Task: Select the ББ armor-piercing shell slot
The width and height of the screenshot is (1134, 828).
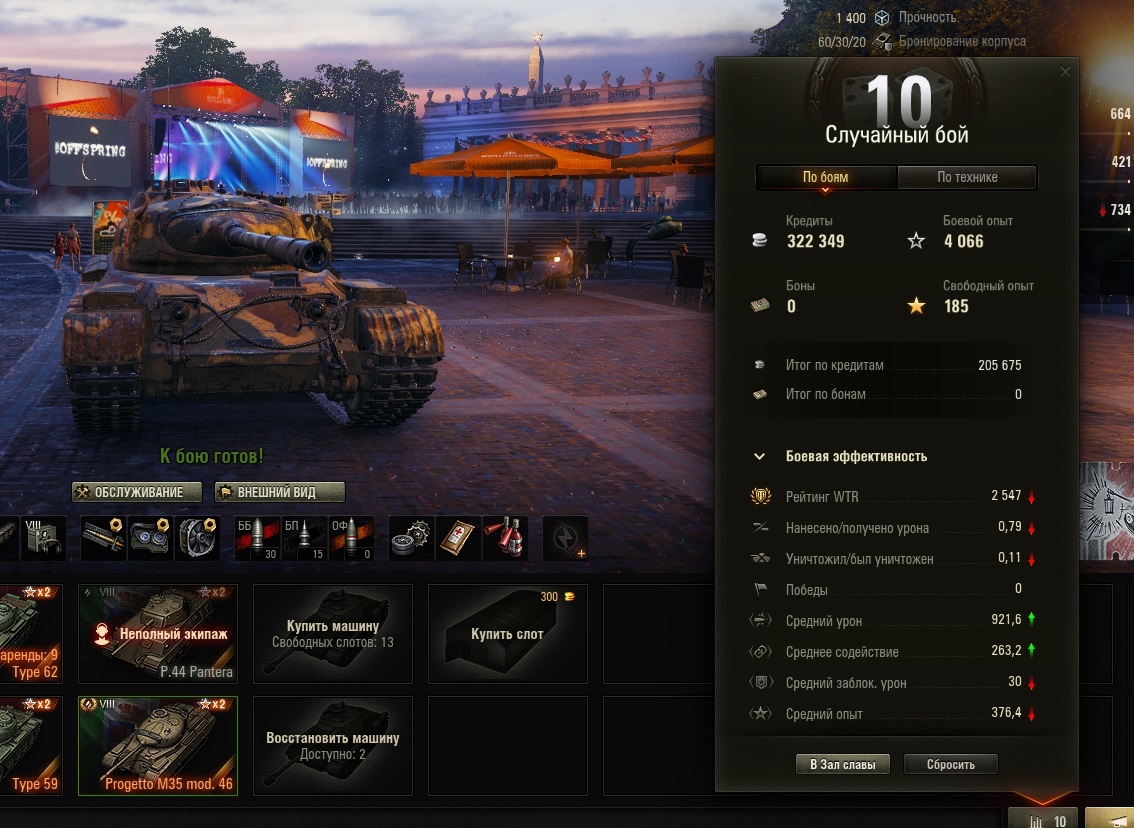Action: tap(257, 538)
